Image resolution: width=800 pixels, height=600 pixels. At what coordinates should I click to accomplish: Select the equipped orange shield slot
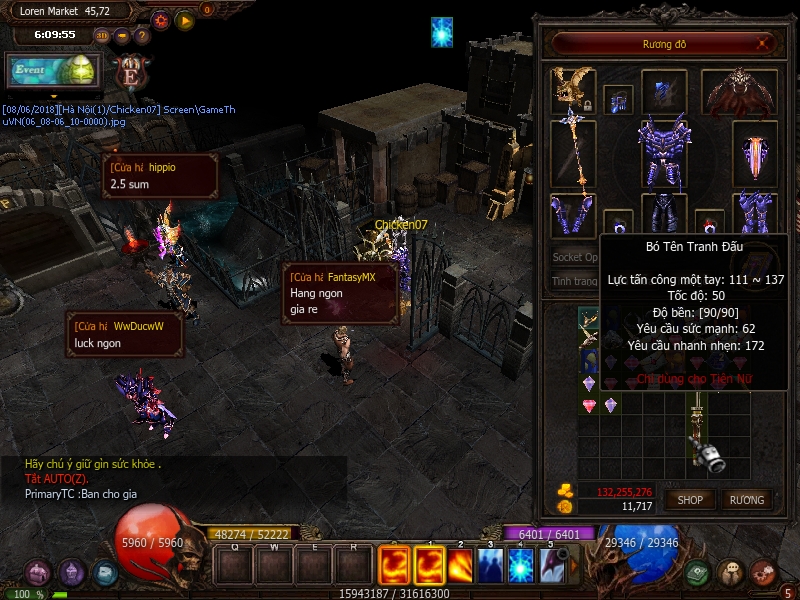[x=754, y=153]
